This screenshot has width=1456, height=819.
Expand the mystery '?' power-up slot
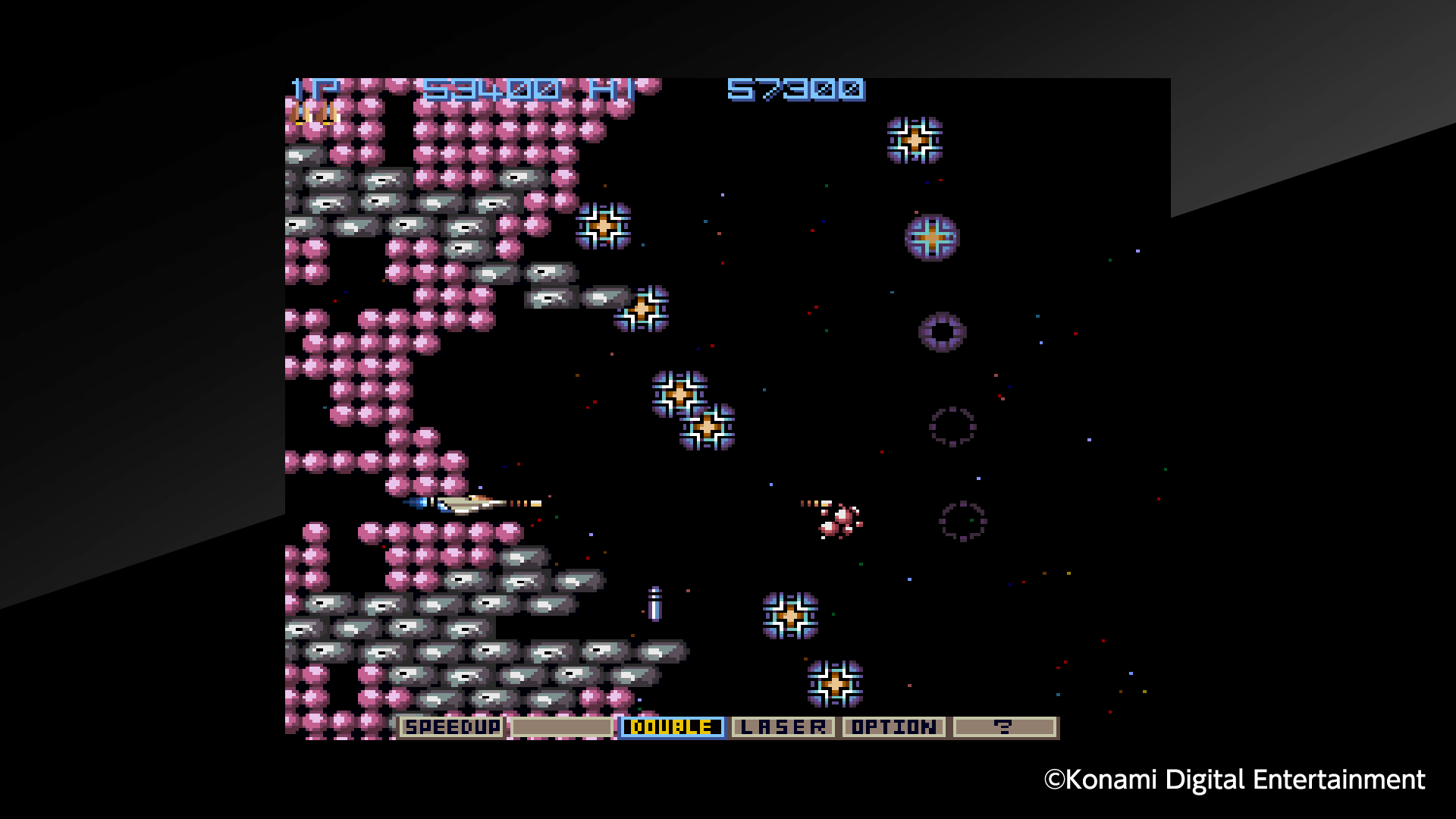pos(1005,726)
